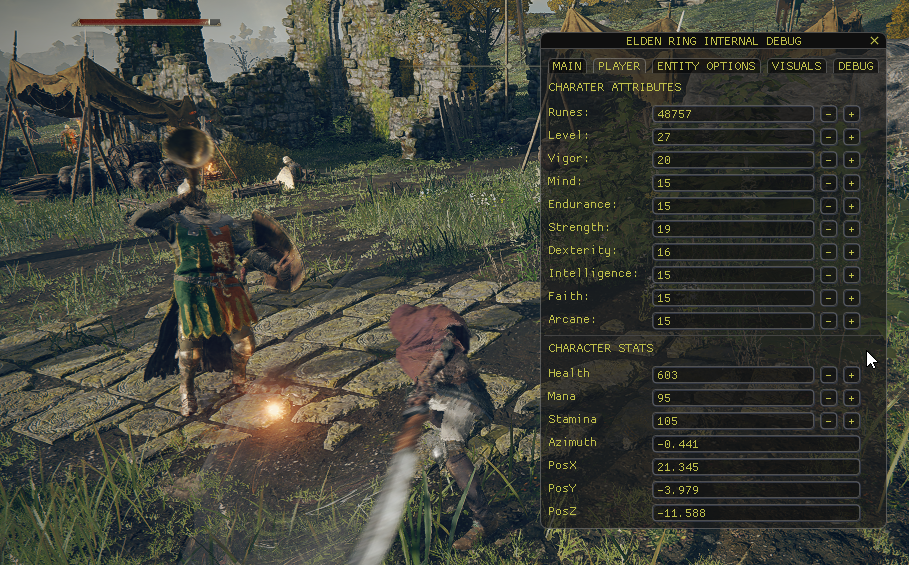Click the PosX coordinate field
This screenshot has width=909, height=565.
click(755, 467)
